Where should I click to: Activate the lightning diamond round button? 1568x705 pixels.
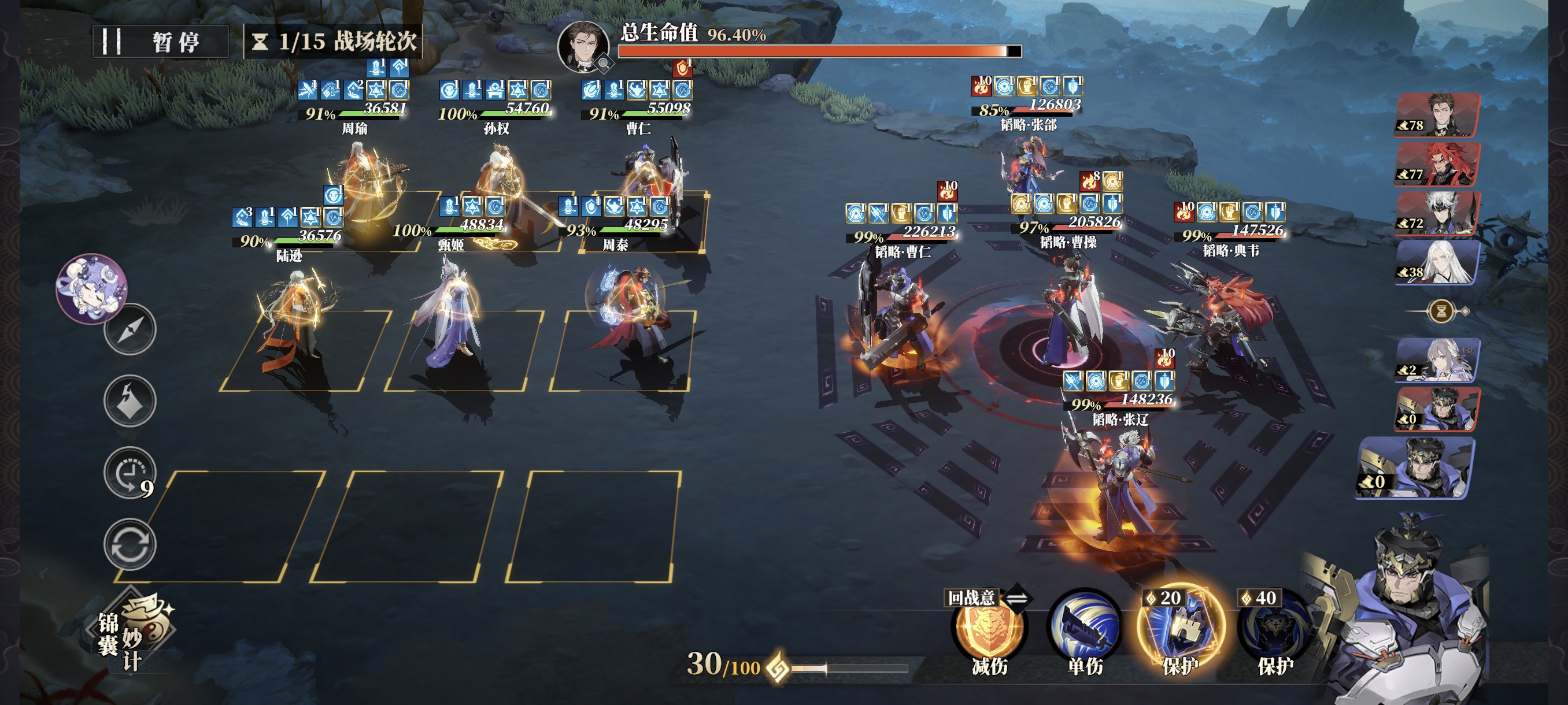(x=130, y=401)
